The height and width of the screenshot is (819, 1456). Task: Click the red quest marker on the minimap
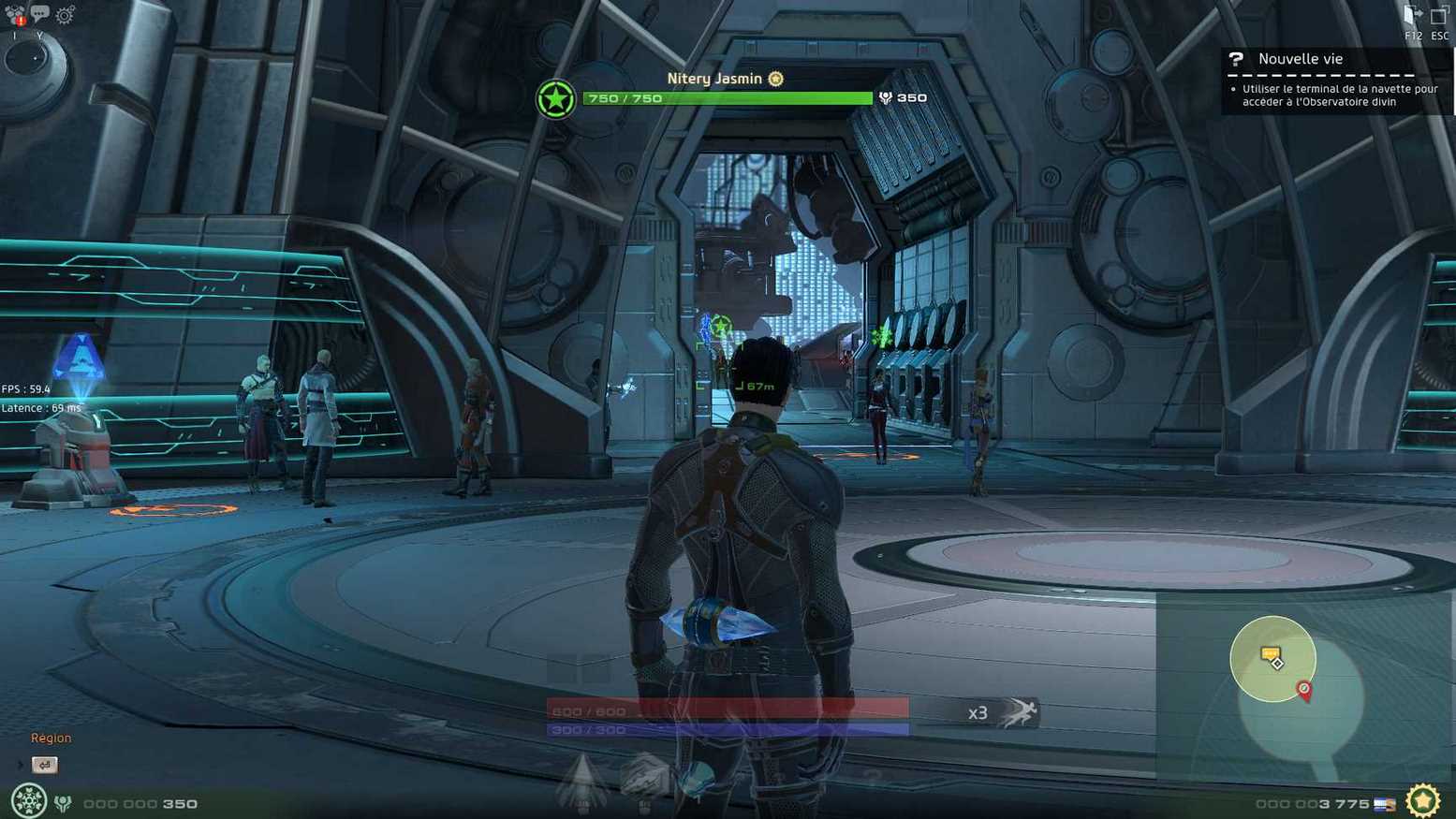1304,691
